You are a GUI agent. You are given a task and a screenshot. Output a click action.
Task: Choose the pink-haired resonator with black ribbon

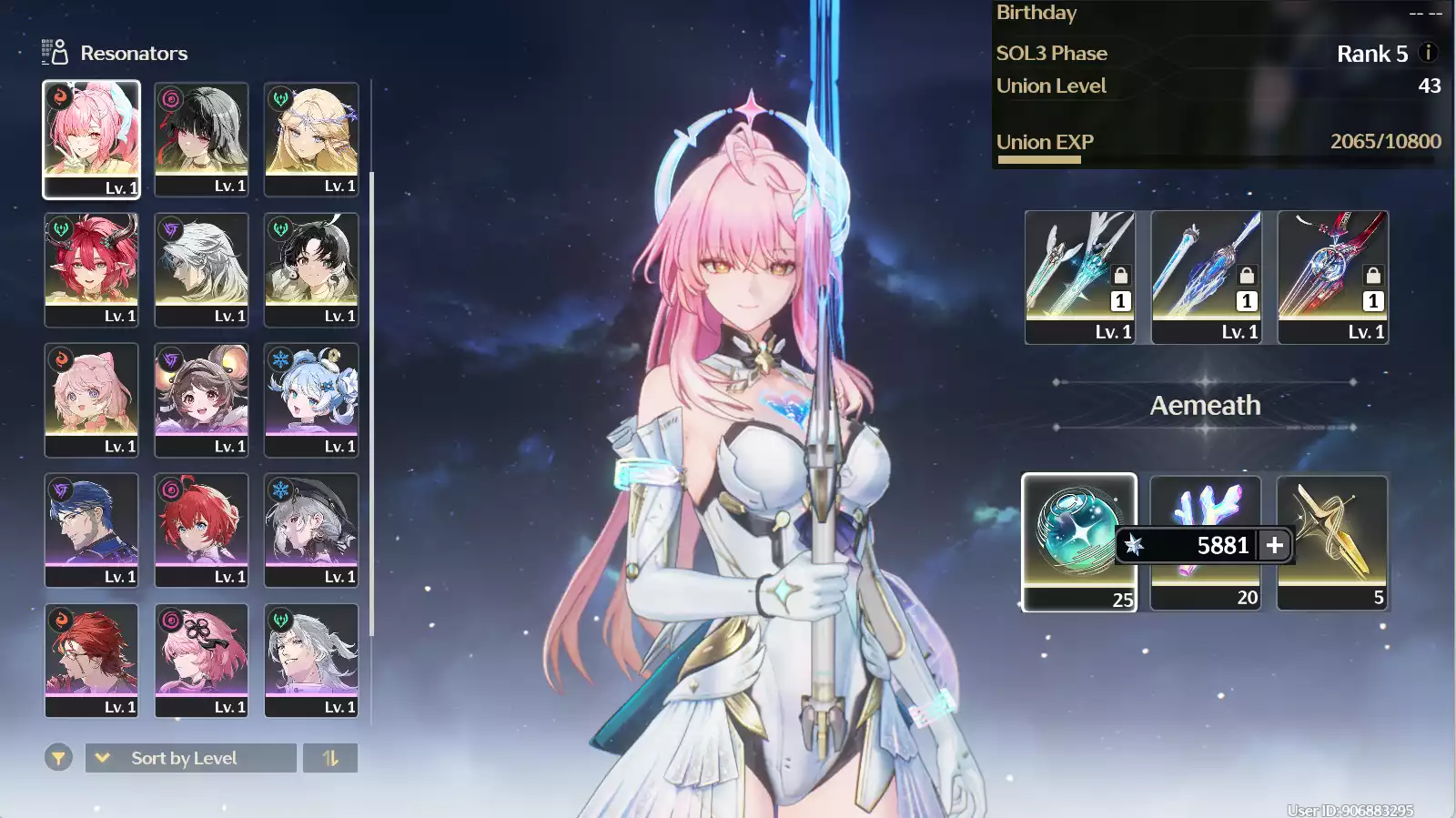click(201, 660)
